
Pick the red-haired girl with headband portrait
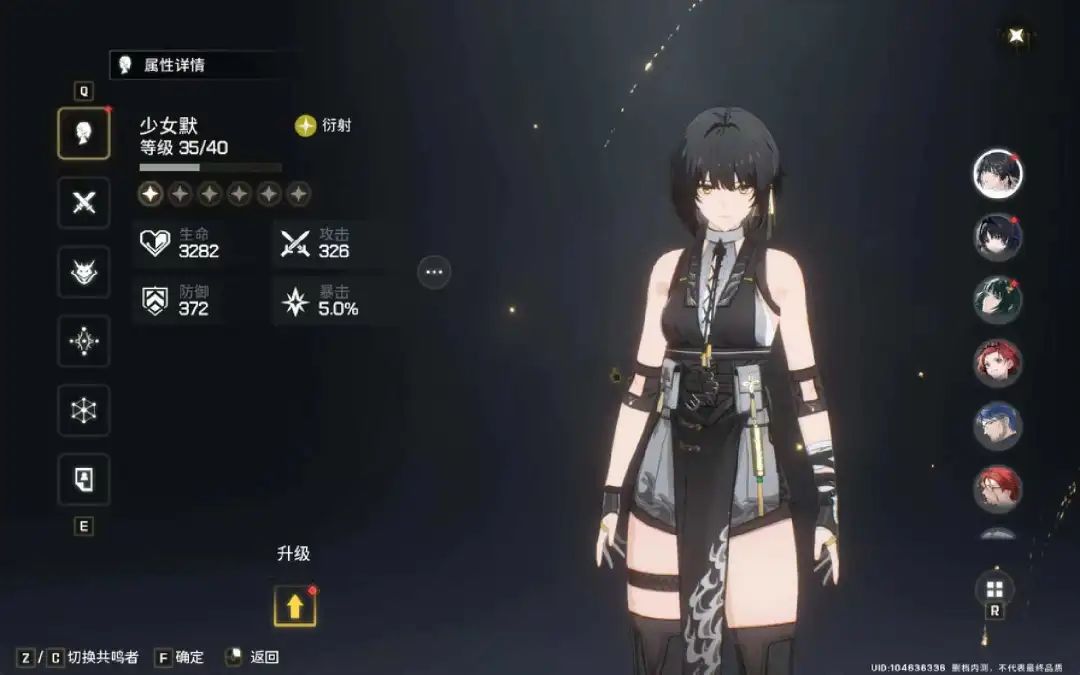click(997, 363)
